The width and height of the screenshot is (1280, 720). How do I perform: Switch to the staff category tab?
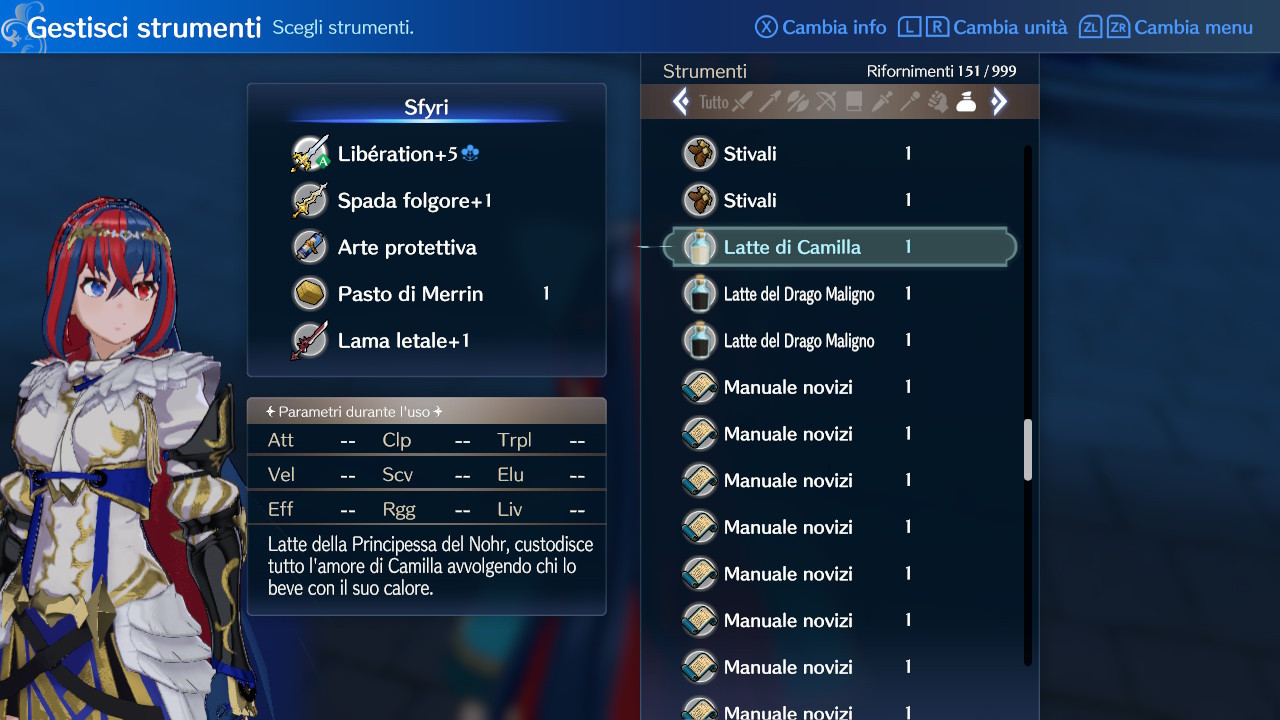[910, 102]
